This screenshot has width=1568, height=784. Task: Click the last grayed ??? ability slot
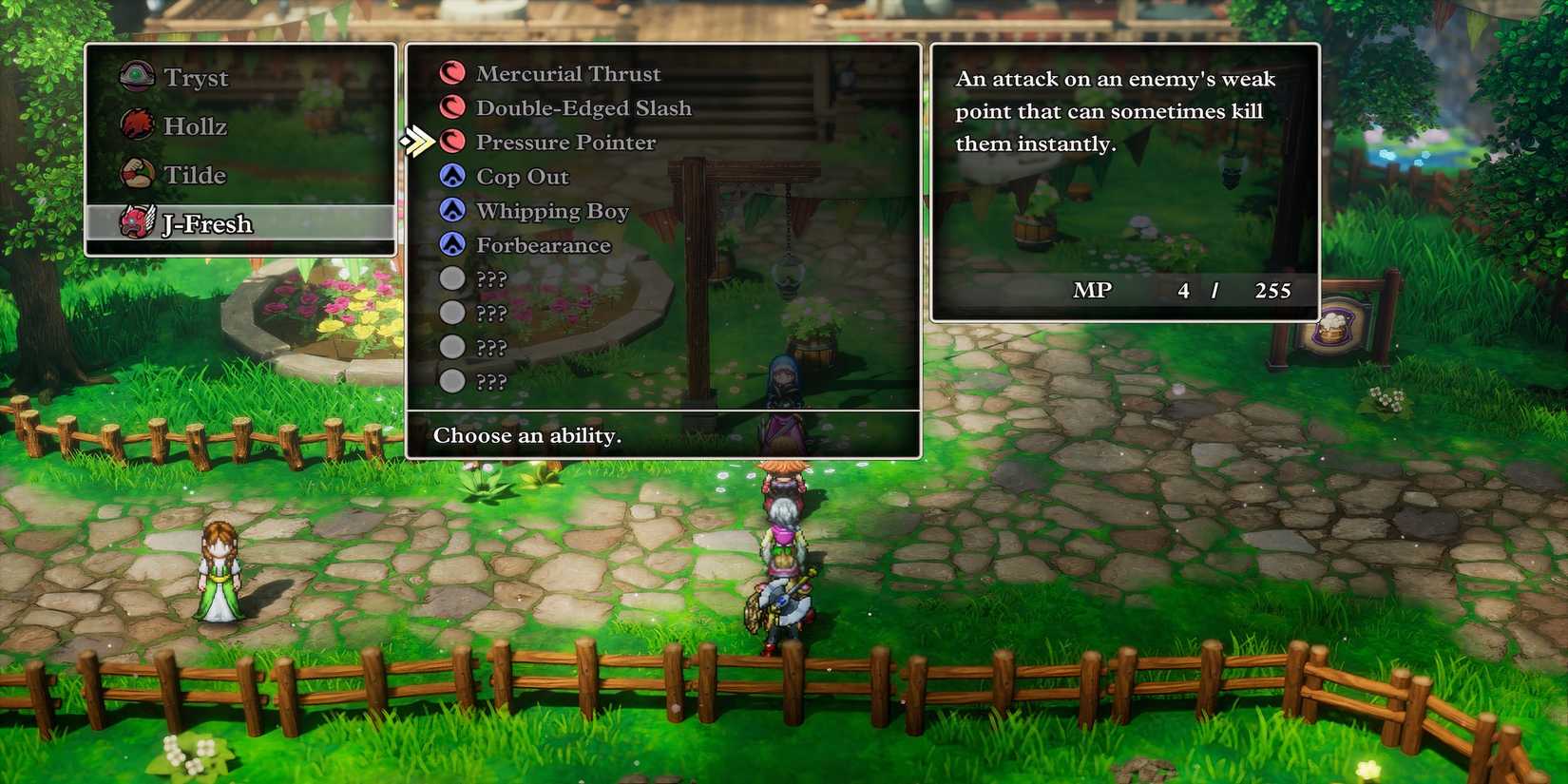point(492,381)
